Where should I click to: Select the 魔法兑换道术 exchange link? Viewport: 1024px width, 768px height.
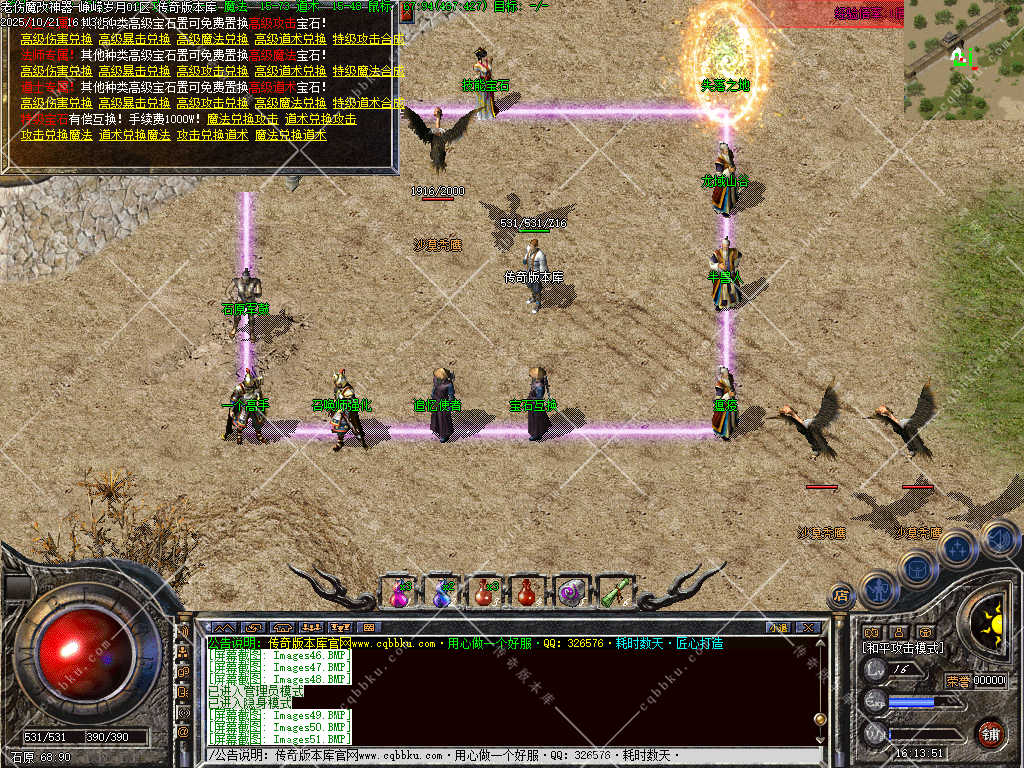290,135
